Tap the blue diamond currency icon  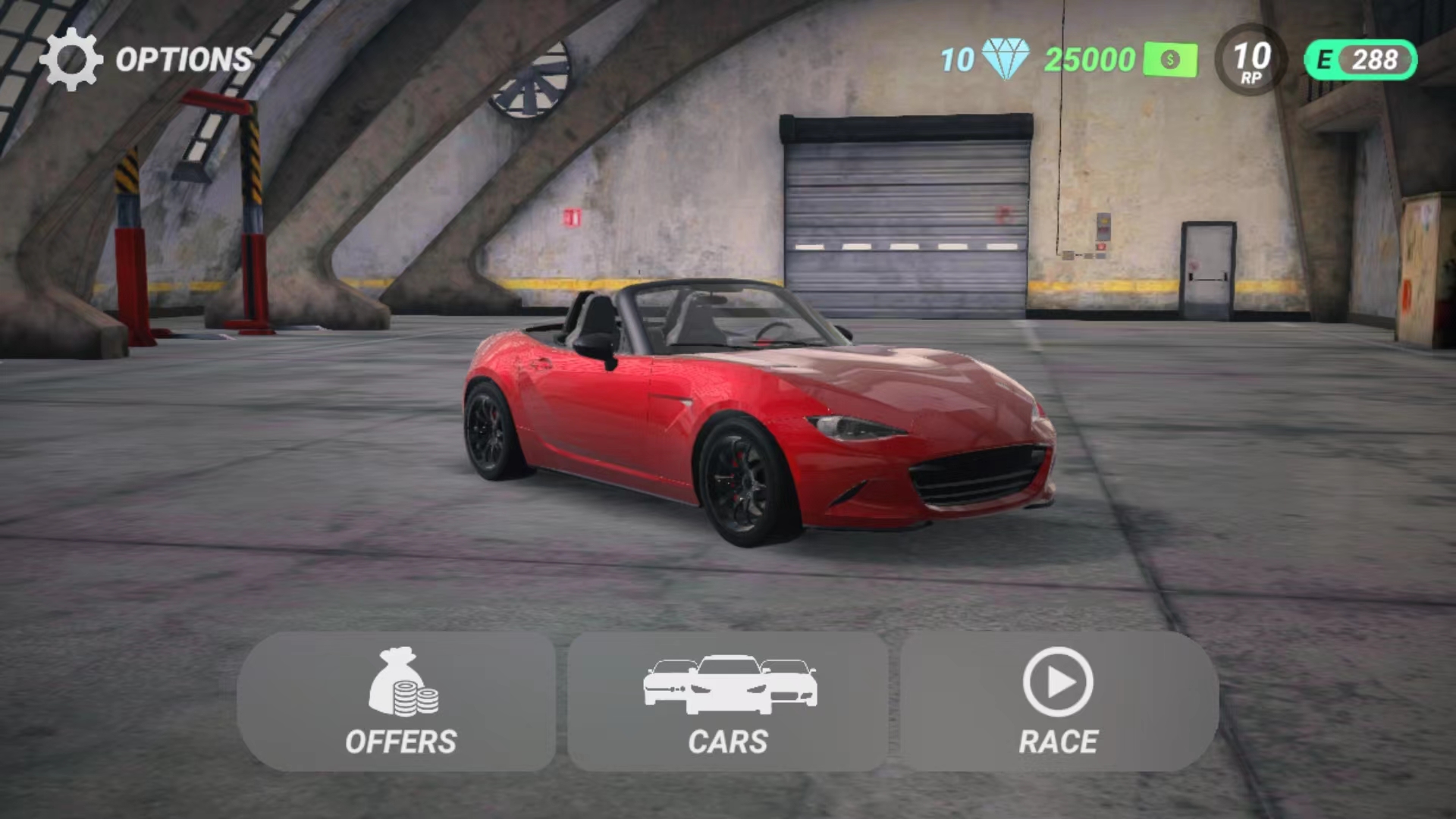point(1006,59)
